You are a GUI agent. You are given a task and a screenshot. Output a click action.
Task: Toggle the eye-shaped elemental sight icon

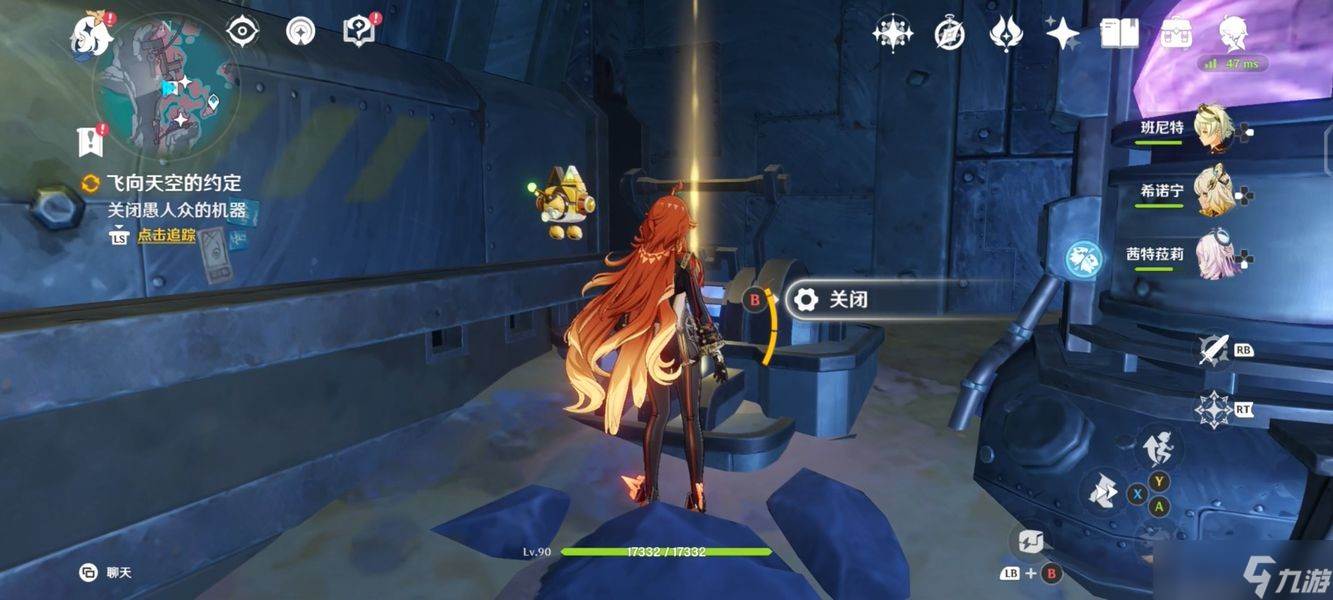pyautogui.click(x=242, y=31)
